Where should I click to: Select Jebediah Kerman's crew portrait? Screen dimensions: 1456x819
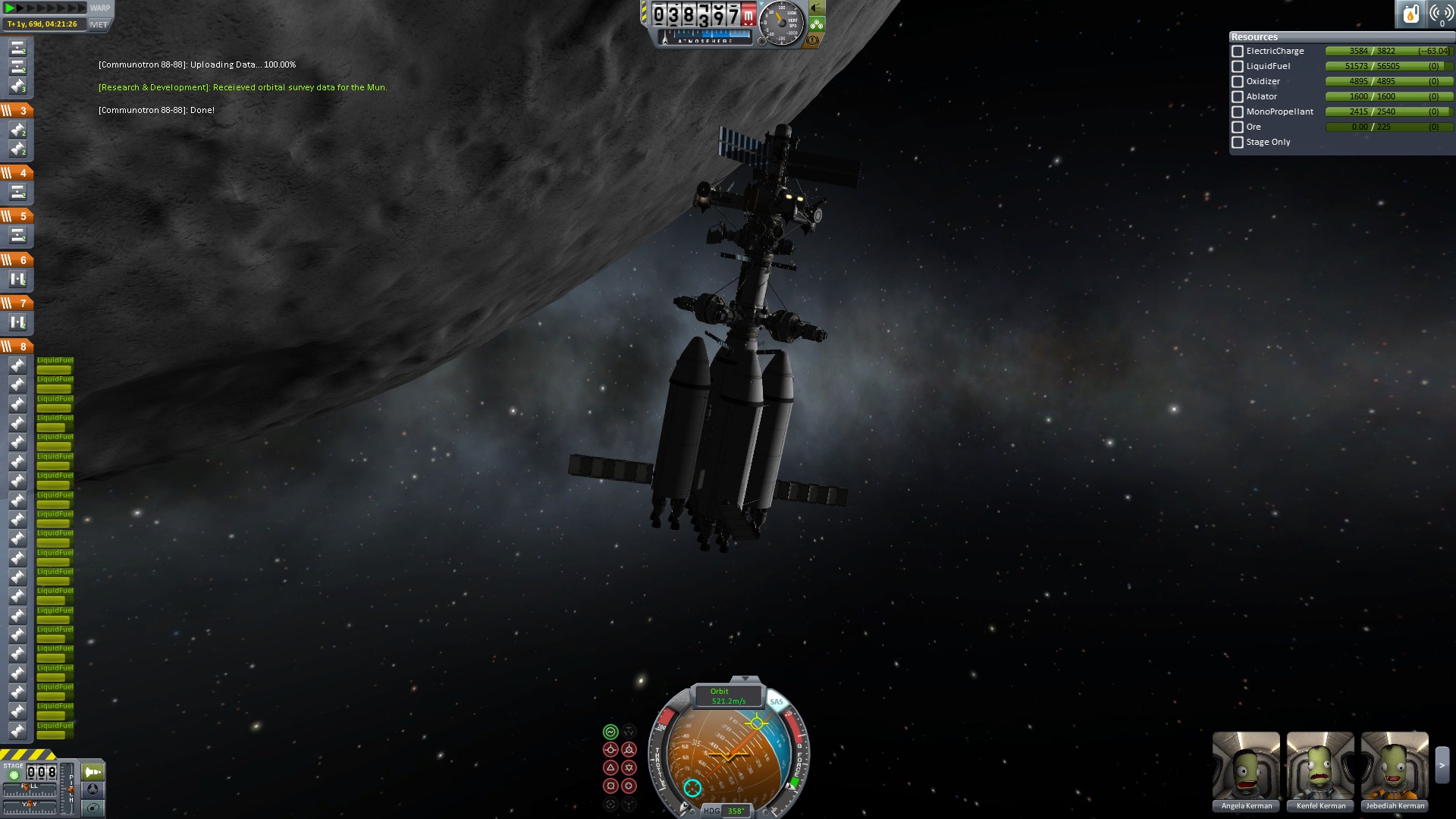(1395, 767)
